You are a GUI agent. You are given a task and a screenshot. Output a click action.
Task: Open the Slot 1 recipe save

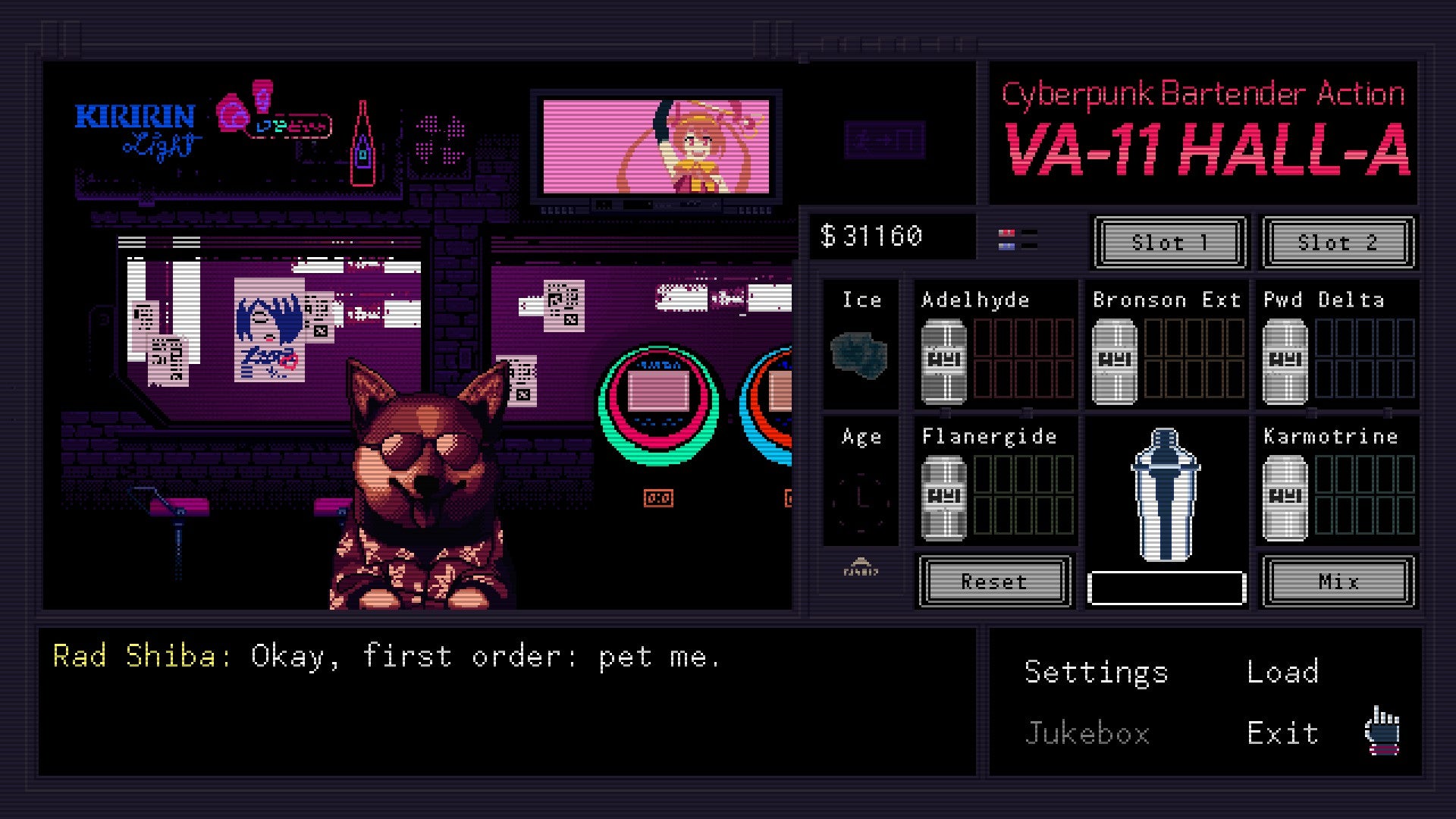[1169, 243]
